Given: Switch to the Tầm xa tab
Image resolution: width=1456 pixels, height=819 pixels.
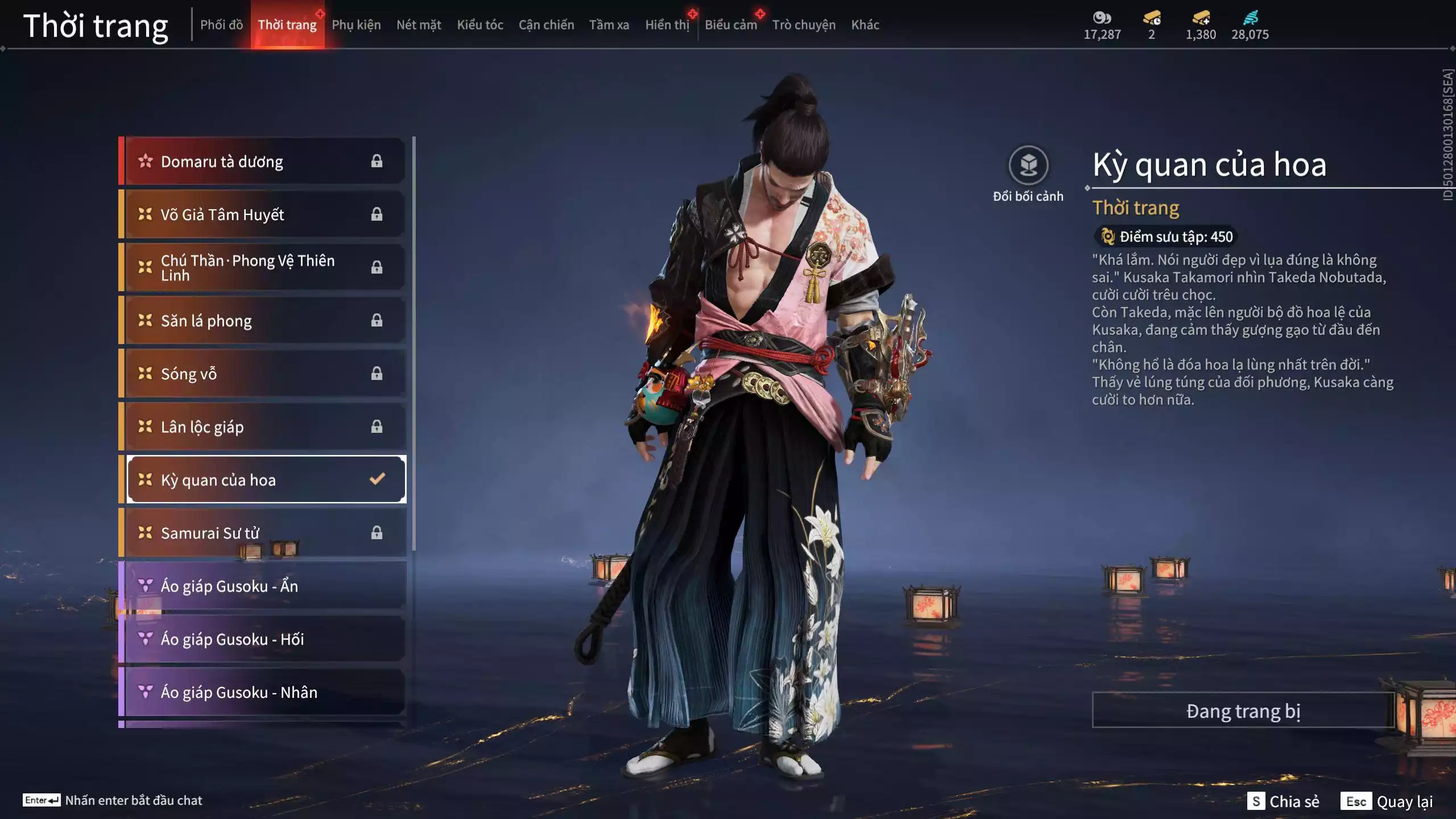Looking at the screenshot, I should coord(609,25).
